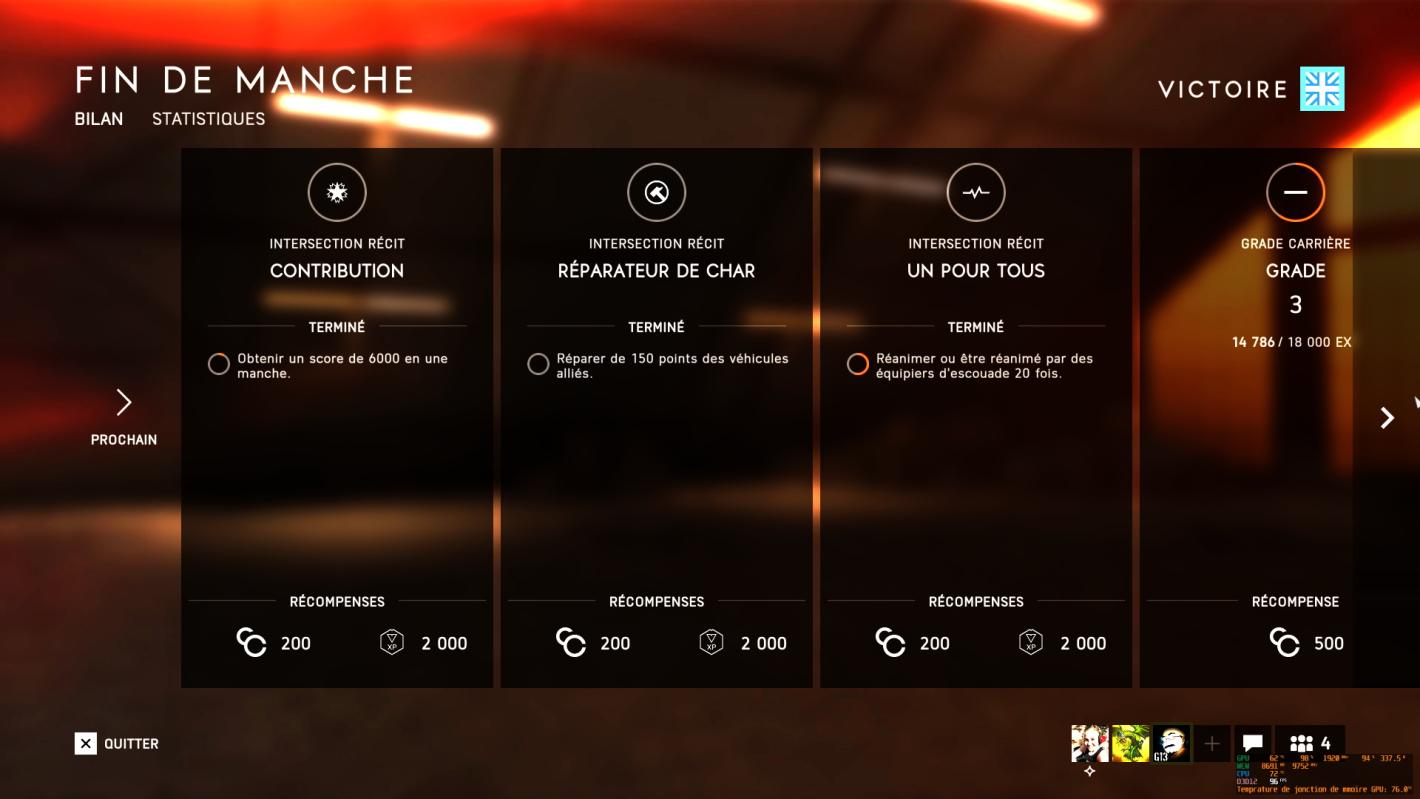Image resolution: width=1420 pixels, height=799 pixels.
Task: Select the circle beside Réparer de 150 points
Action: 538,363
